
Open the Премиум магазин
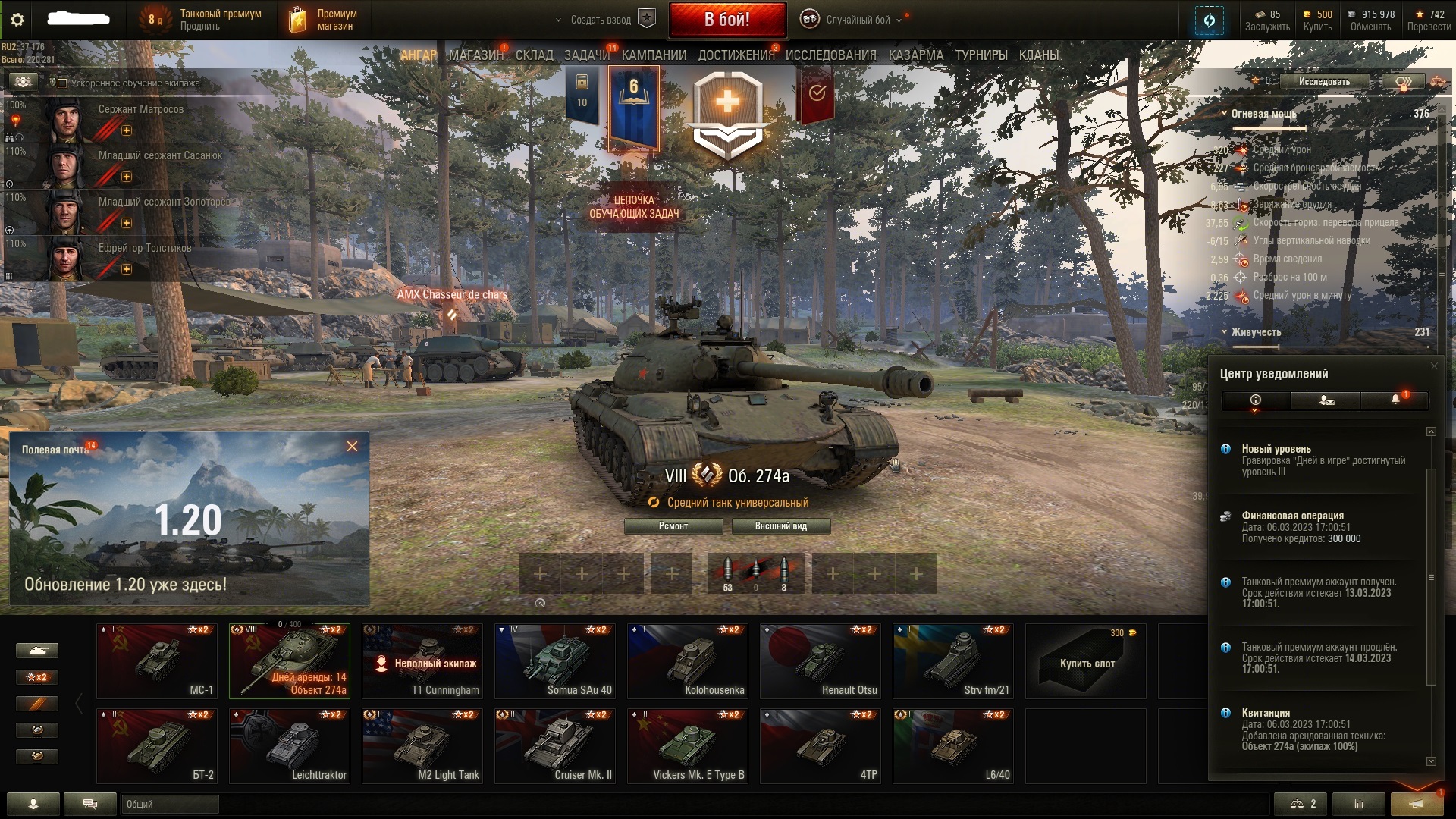(x=323, y=20)
